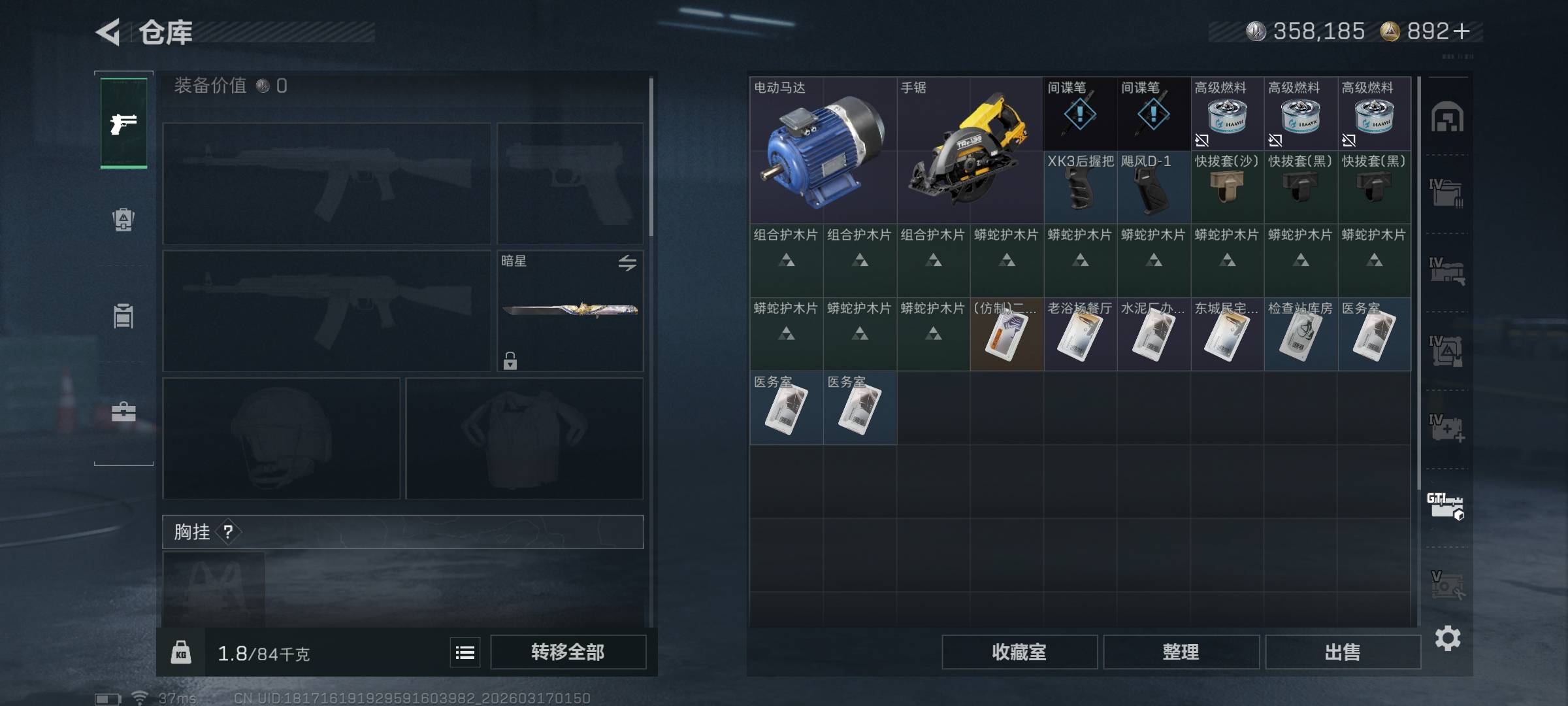Click the 转移全部 button
Viewport: 1568px width, 706px height.
point(568,652)
